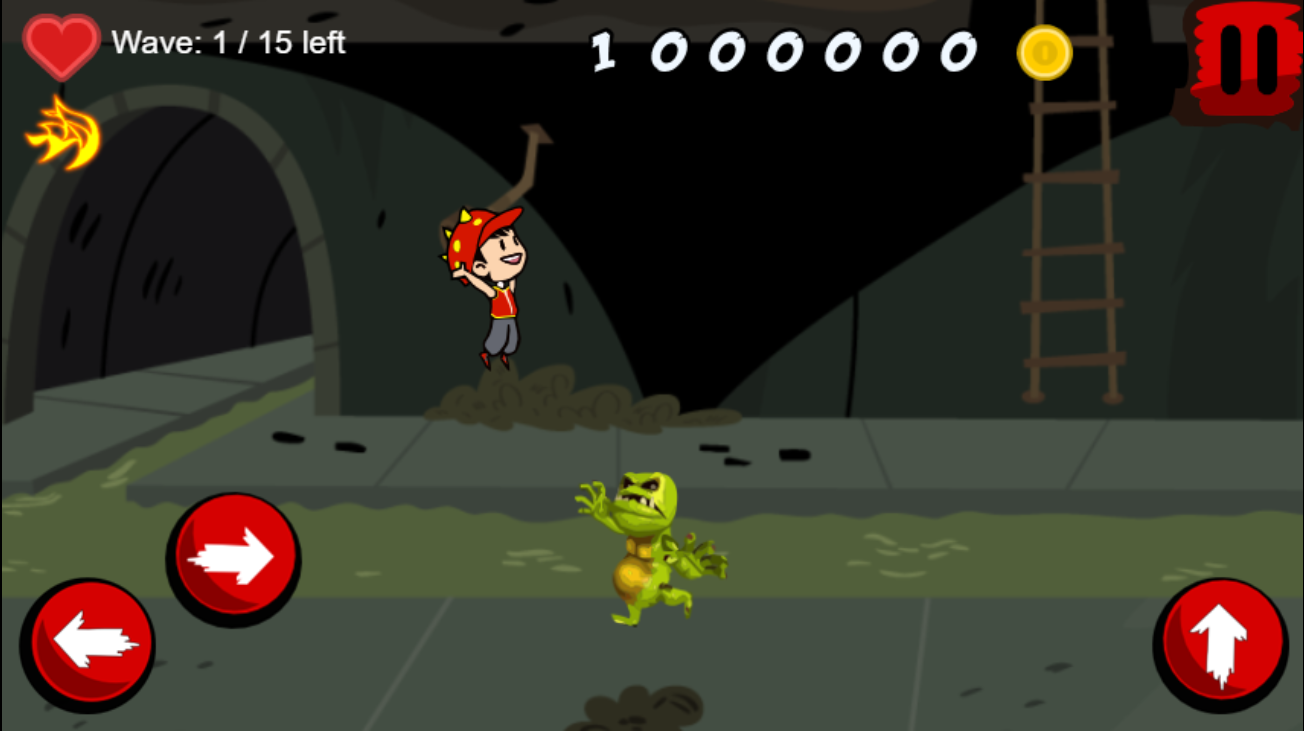Click the gold coin next to the score

click(x=1044, y=54)
